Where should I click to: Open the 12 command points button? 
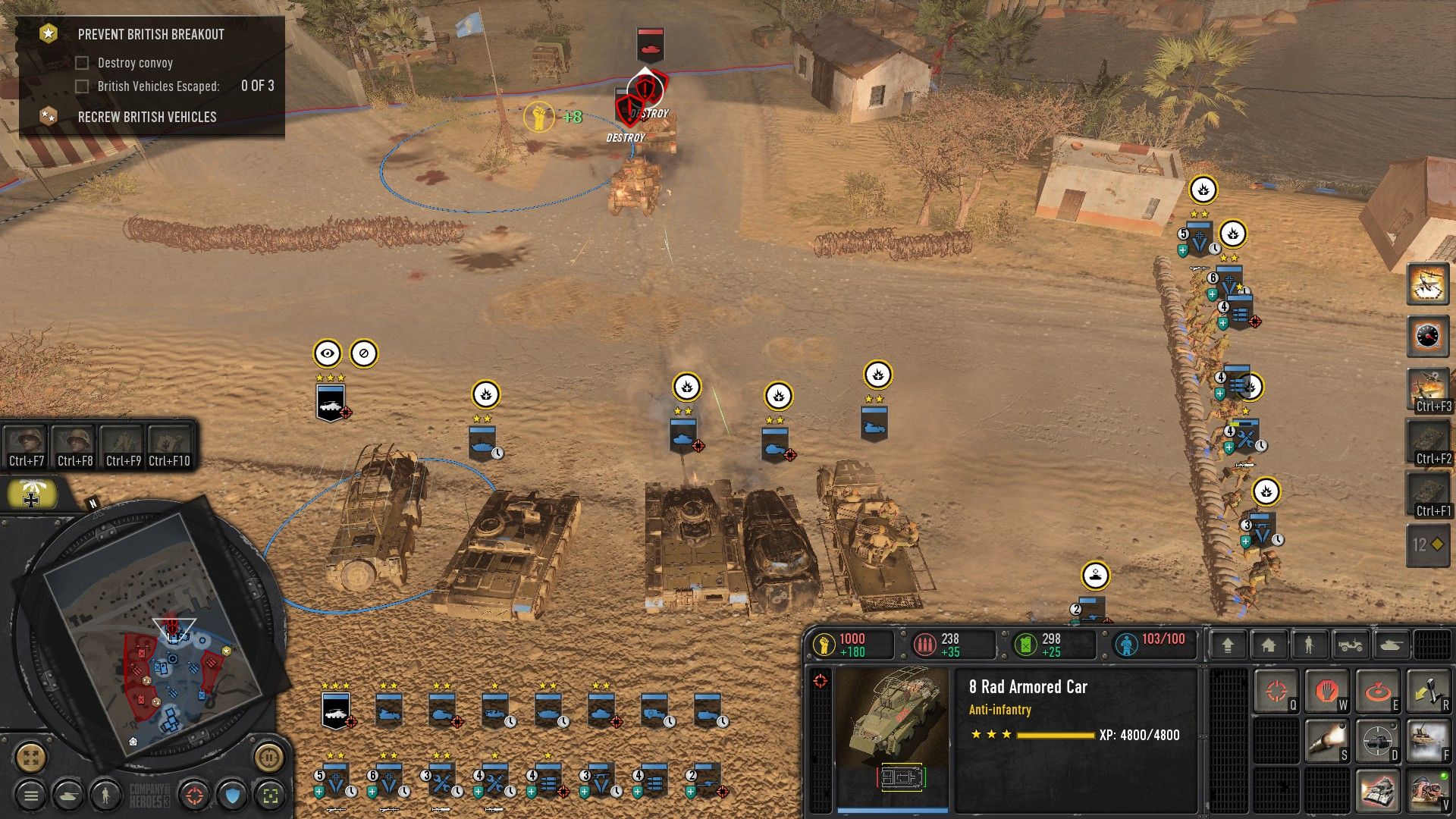click(1428, 544)
